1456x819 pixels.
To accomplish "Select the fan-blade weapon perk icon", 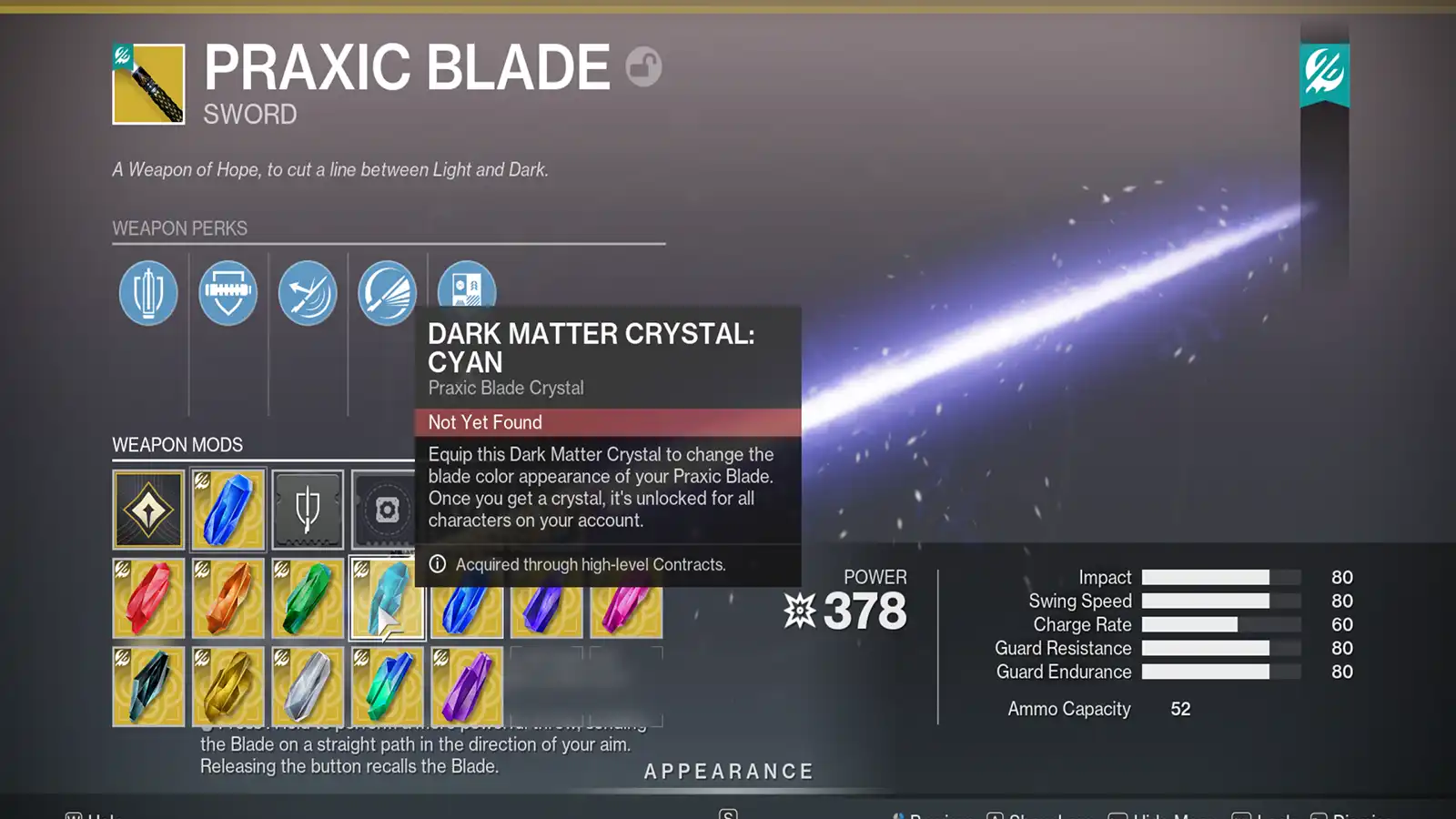I will 386,293.
